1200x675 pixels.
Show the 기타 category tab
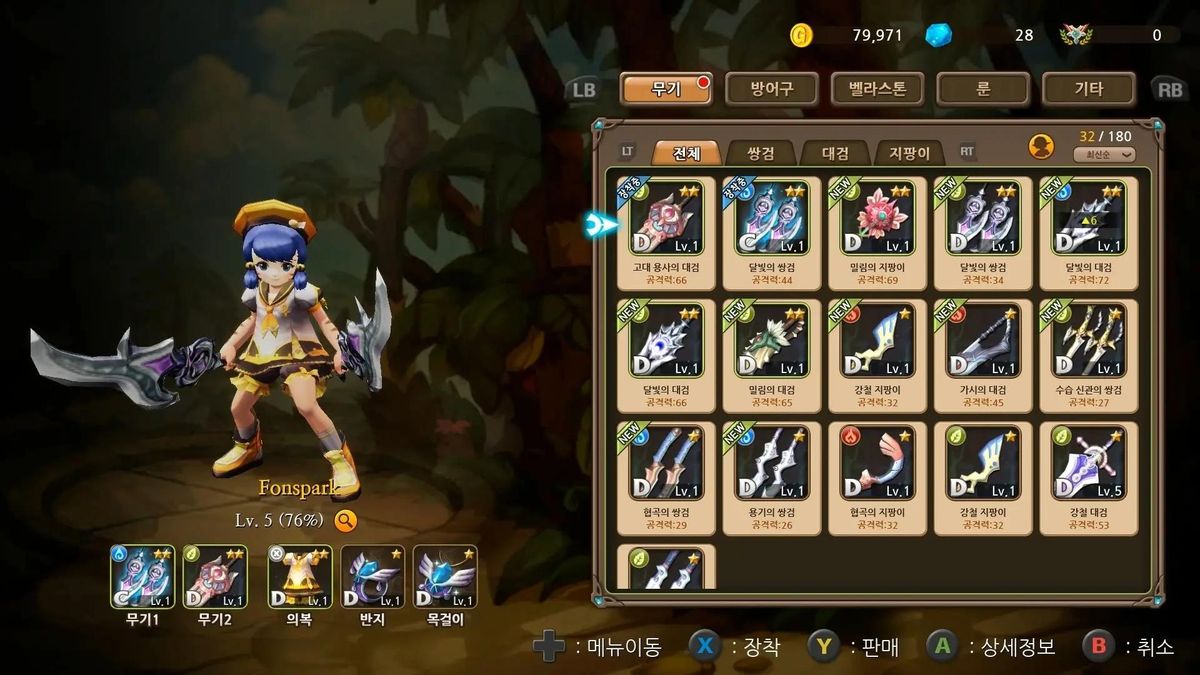tap(1088, 89)
